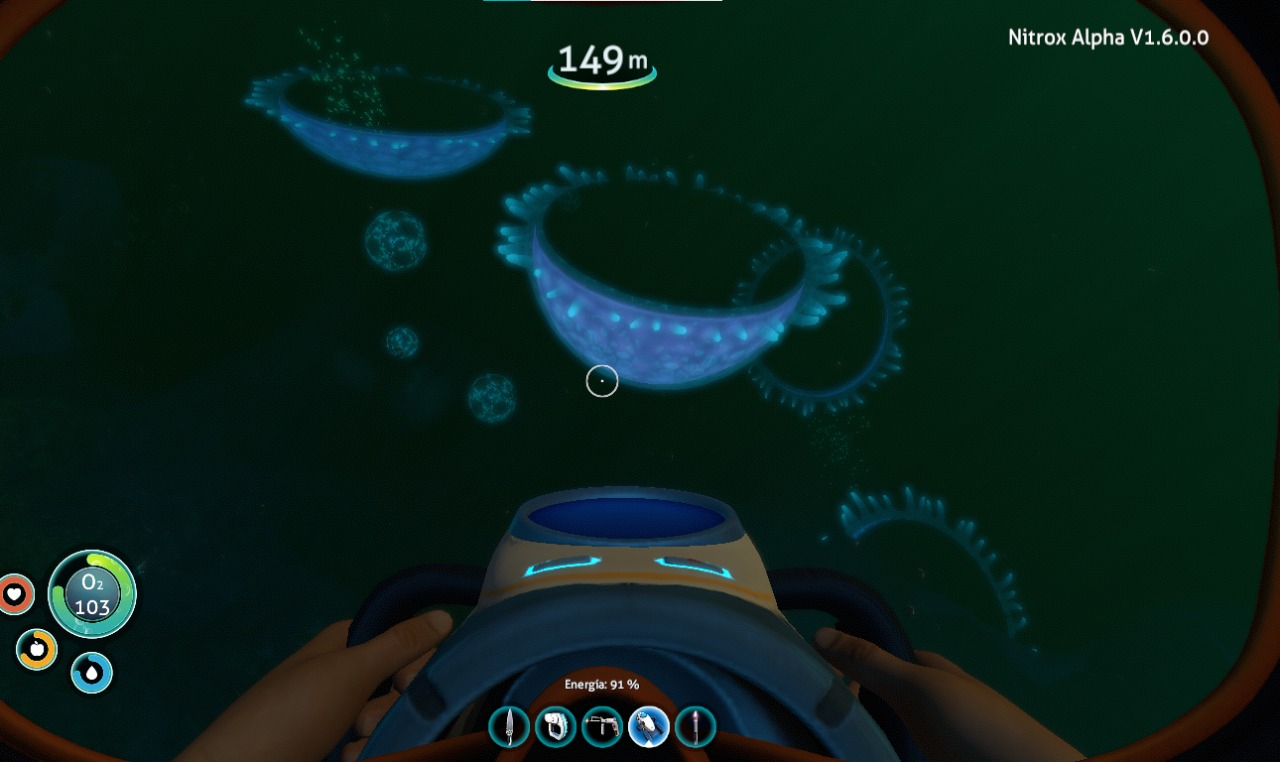Select the highlighted Seaglide quickslot icon
Screen dimensions: 1280x762
coord(649,727)
